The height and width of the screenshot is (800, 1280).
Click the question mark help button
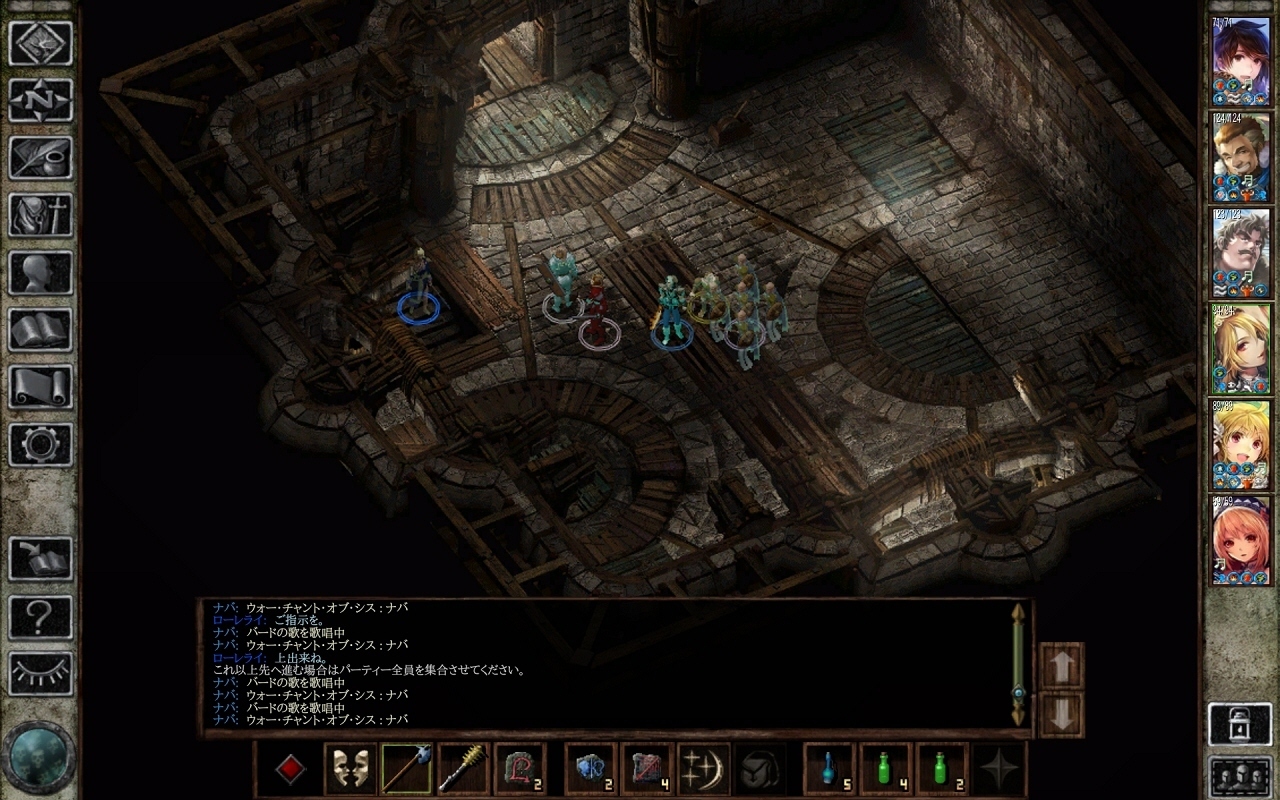pyautogui.click(x=40, y=616)
